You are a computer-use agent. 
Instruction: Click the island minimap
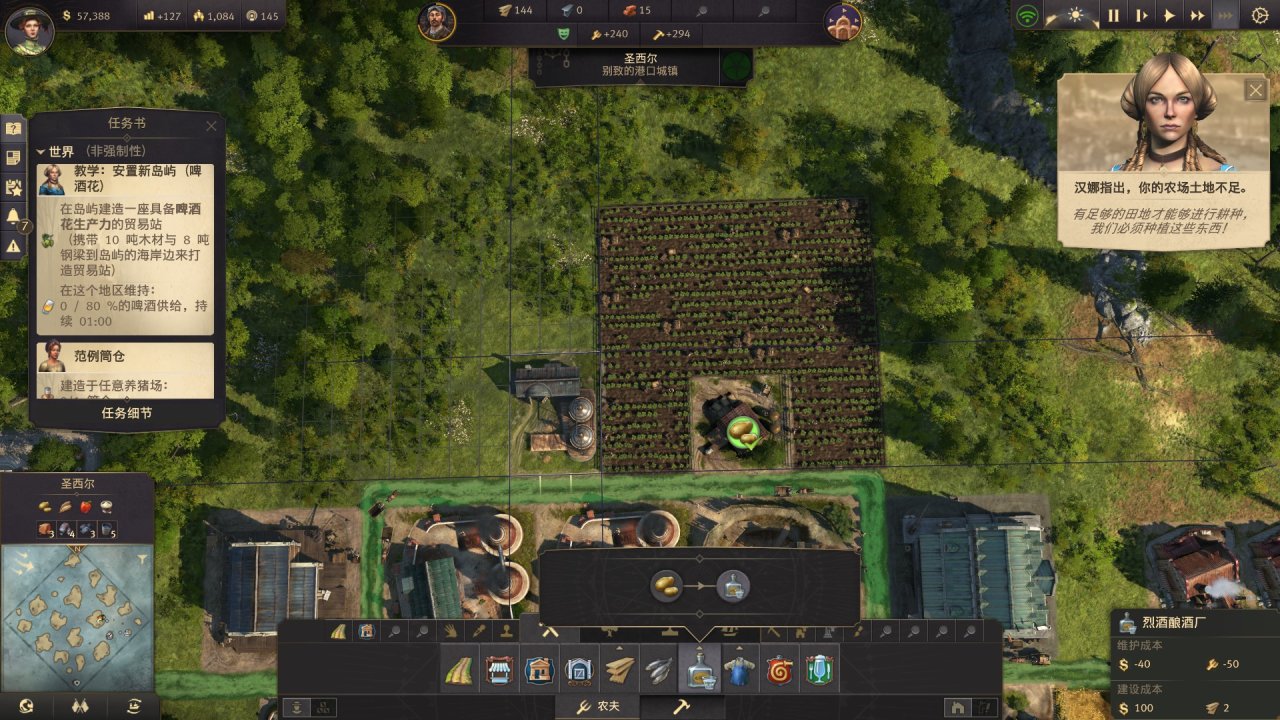(78, 602)
